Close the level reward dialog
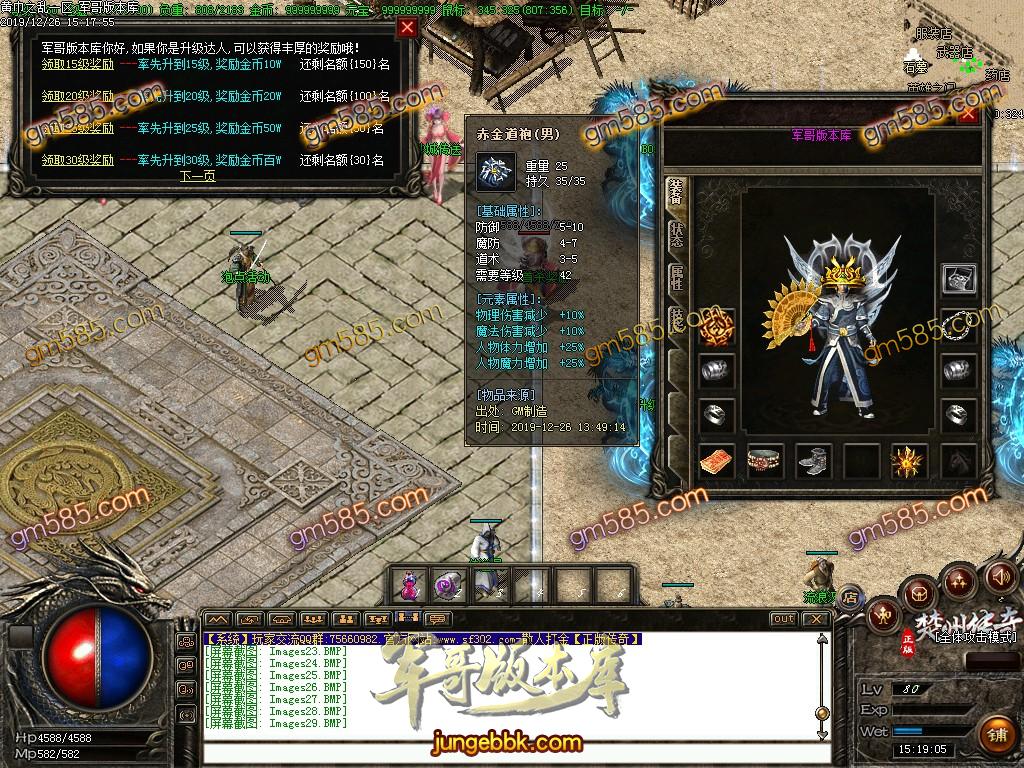Screen dimensions: 1024x768 407,28
